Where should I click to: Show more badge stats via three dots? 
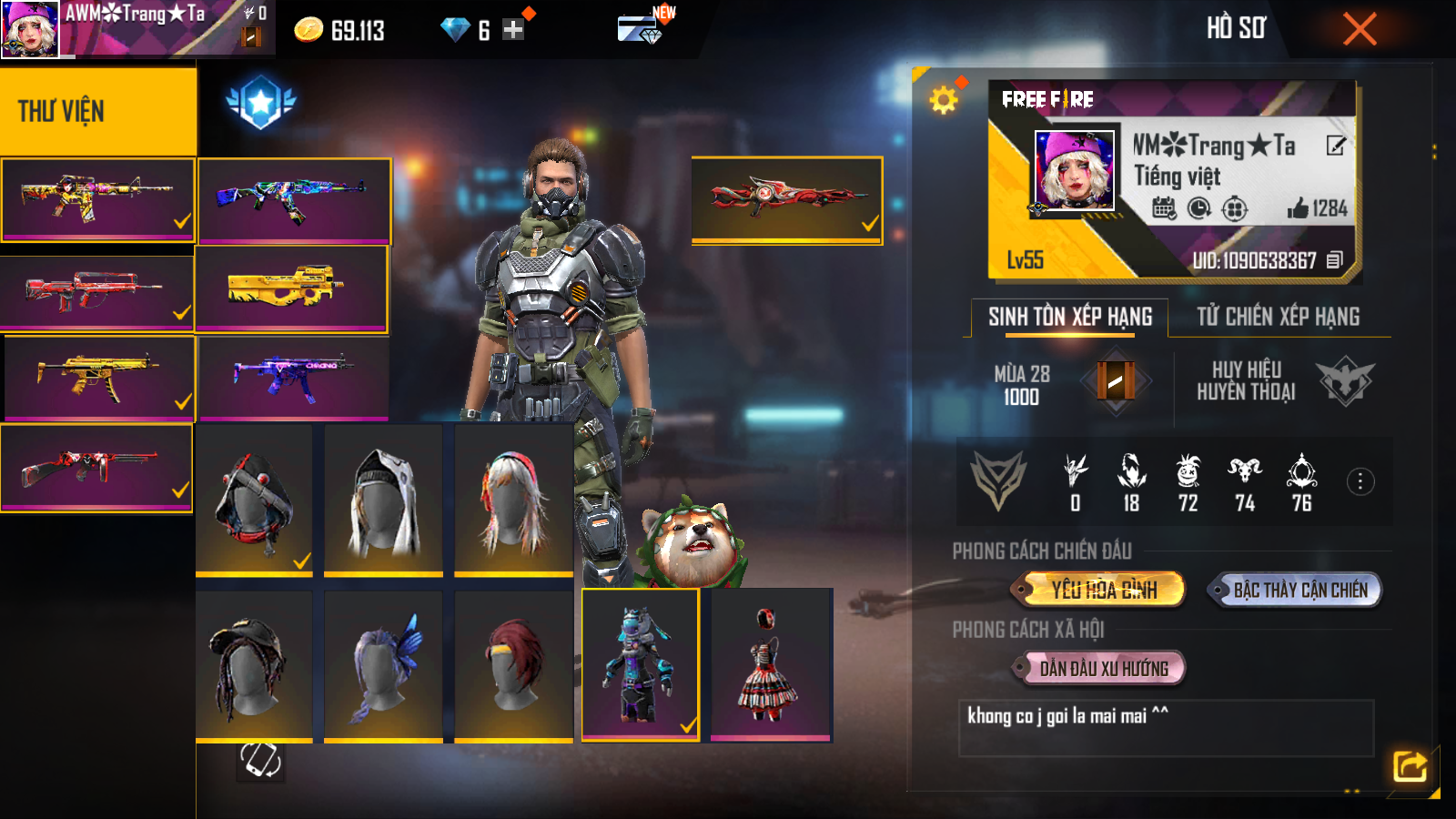[1360, 481]
